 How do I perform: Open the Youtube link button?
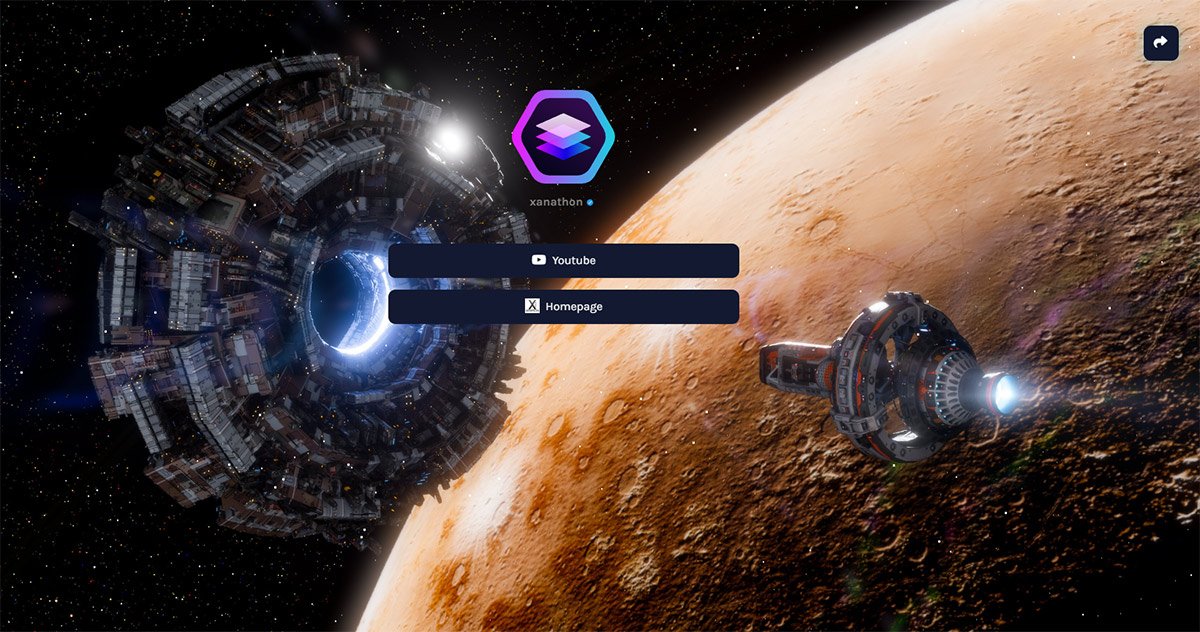pyautogui.click(x=563, y=261)
